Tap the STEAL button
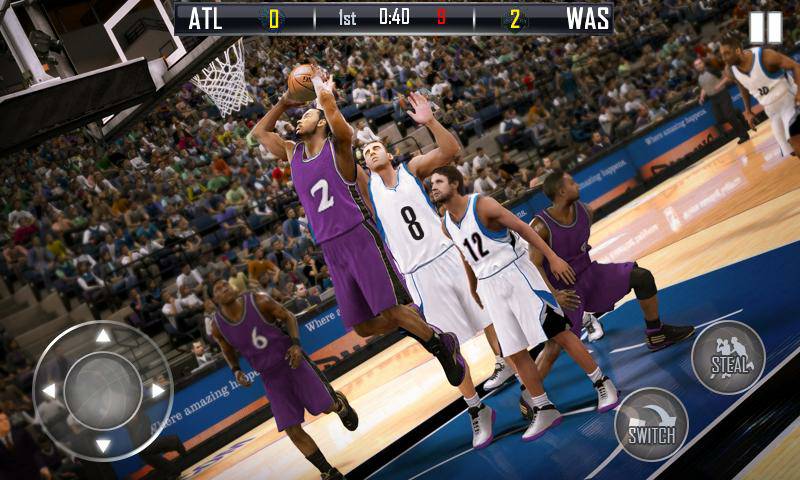The image size is (800, 480). pyautogui.click(x=727, y=358)
